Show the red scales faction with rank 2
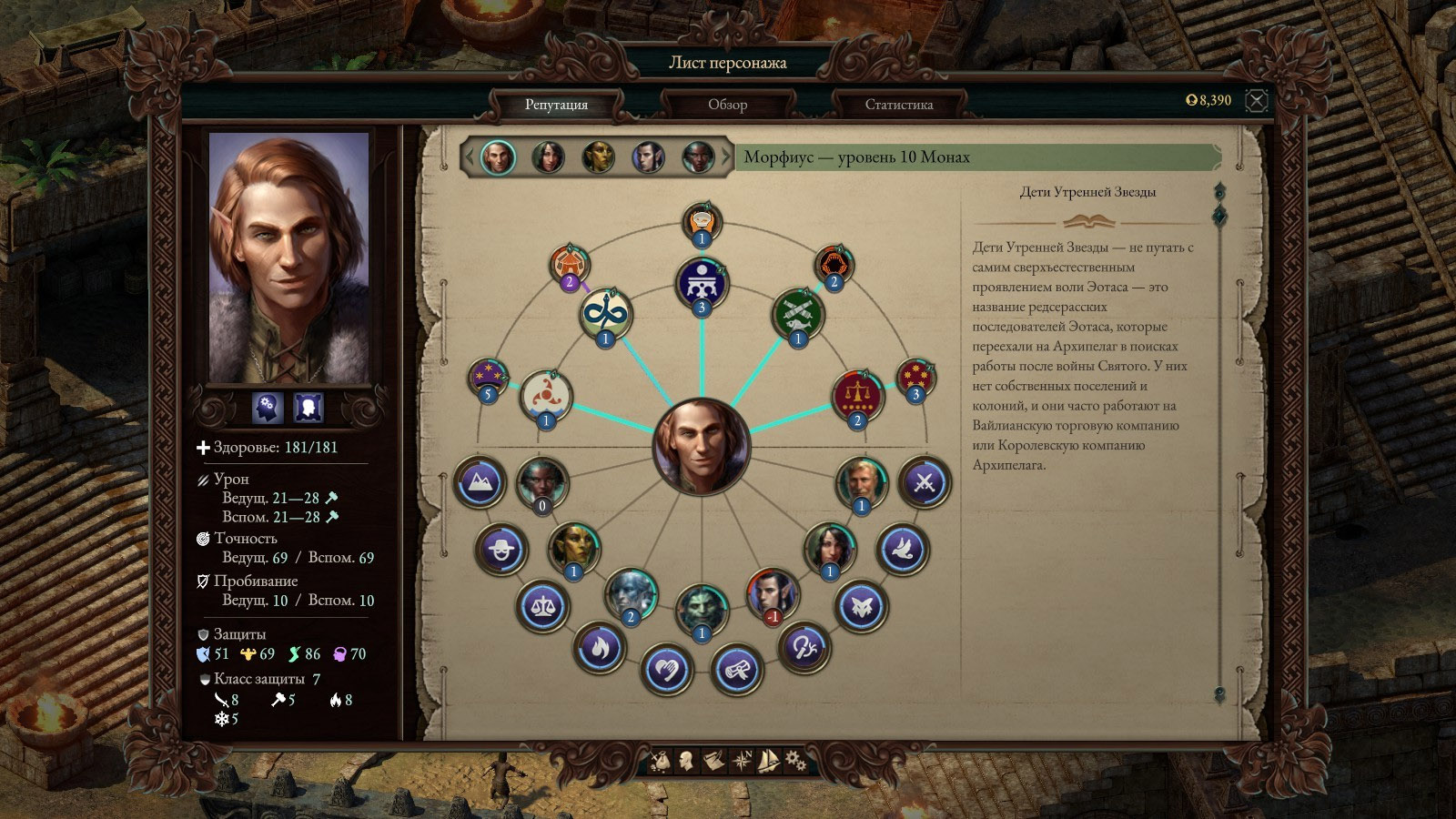The height and width of the screenshot is (819, 1456). pos(857,396)
